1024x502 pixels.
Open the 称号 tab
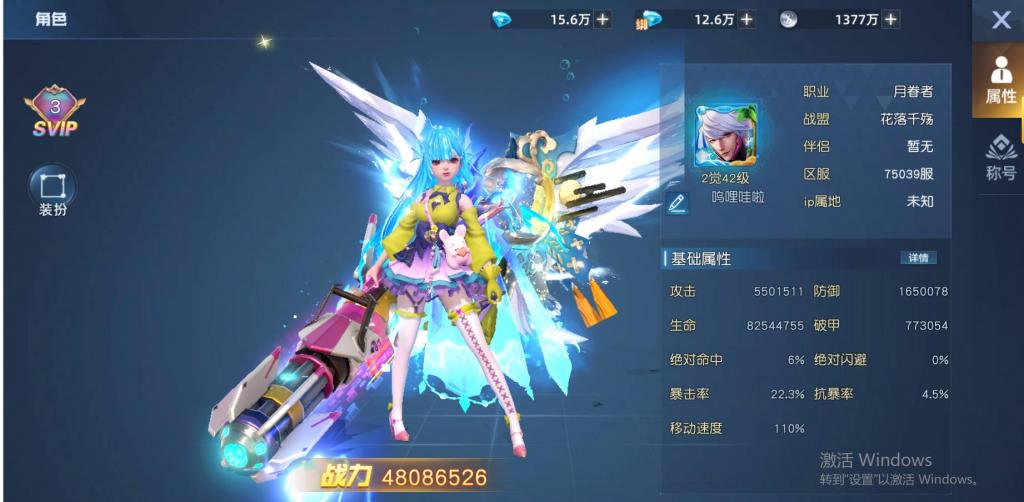pos(1000,157)
